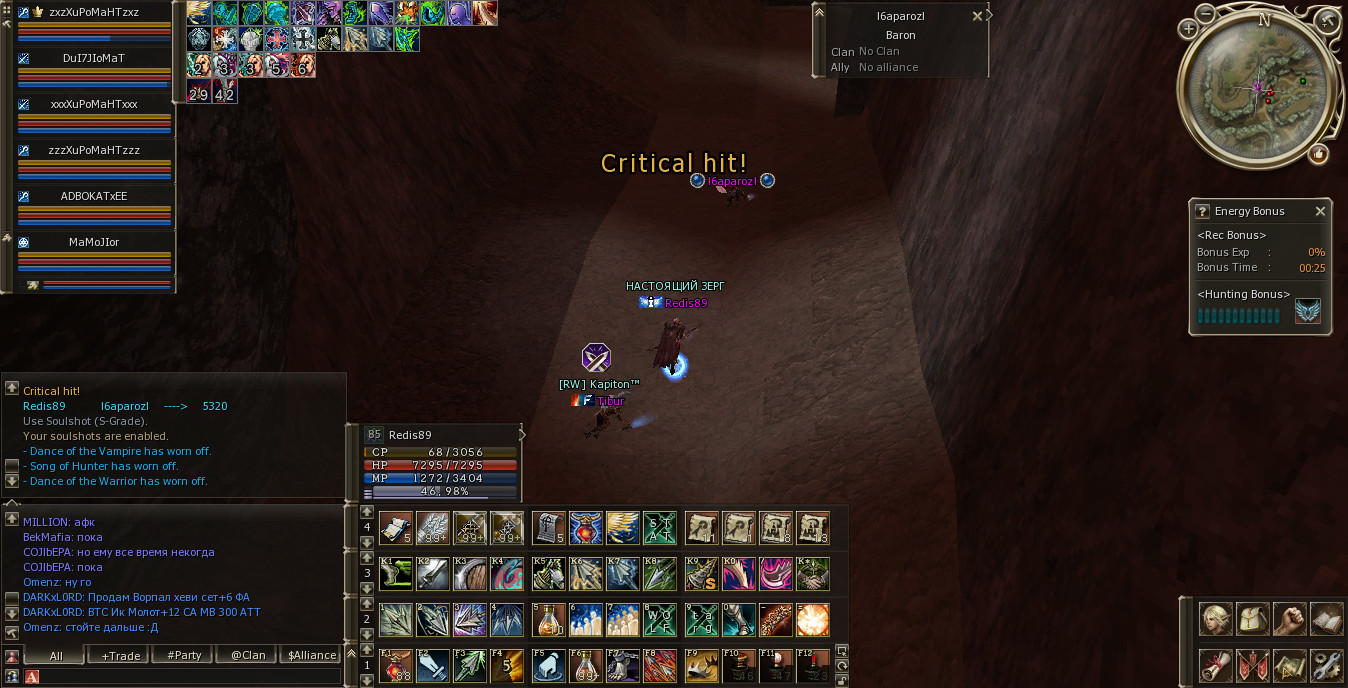Viewport: 1348px width, 688px height.
Task: Open the skills book icon
Action: tap(1326, 620)
